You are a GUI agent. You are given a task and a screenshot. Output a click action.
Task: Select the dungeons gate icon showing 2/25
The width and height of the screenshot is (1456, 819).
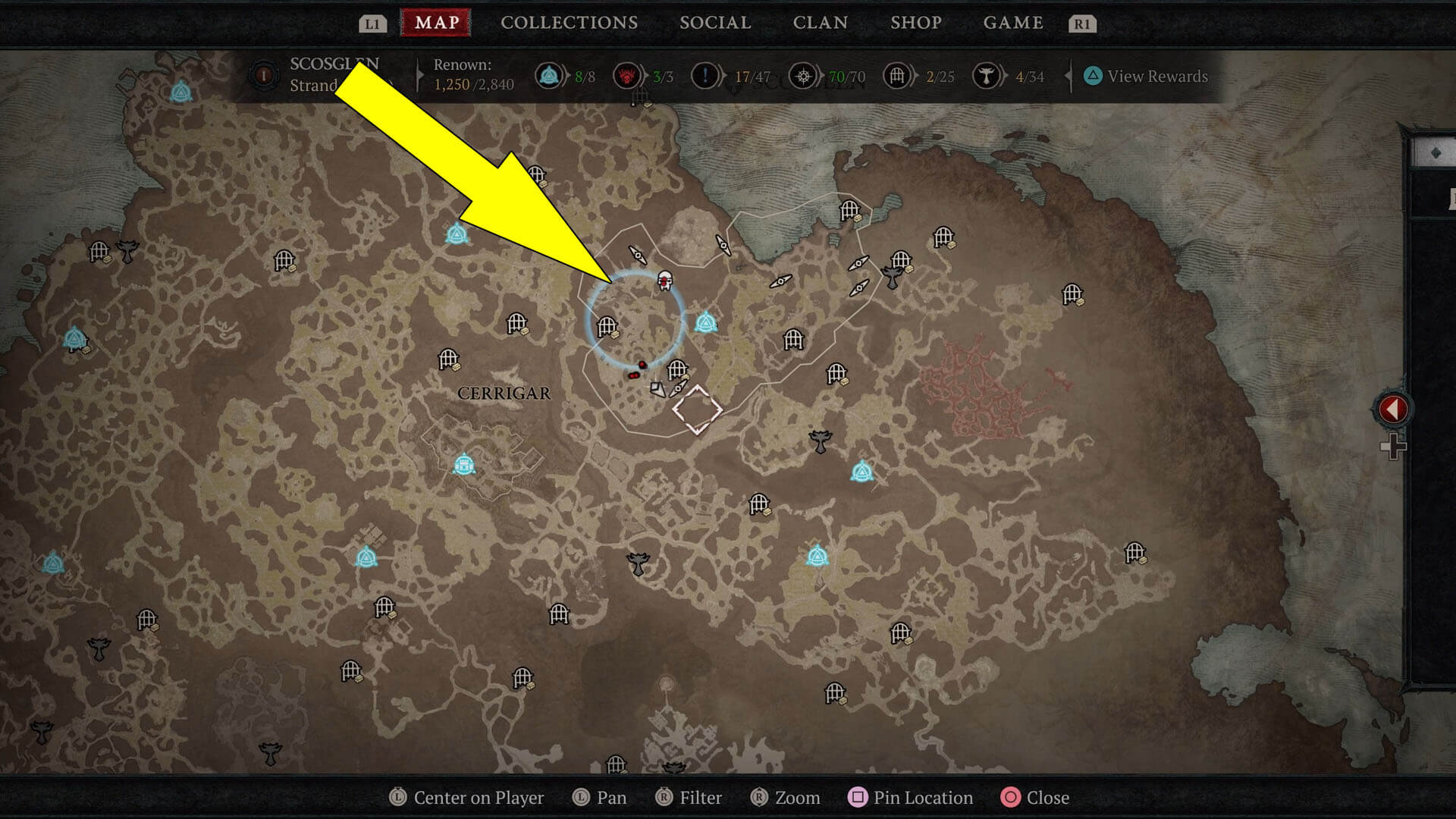pyautogui.click(x=896, y=76)
